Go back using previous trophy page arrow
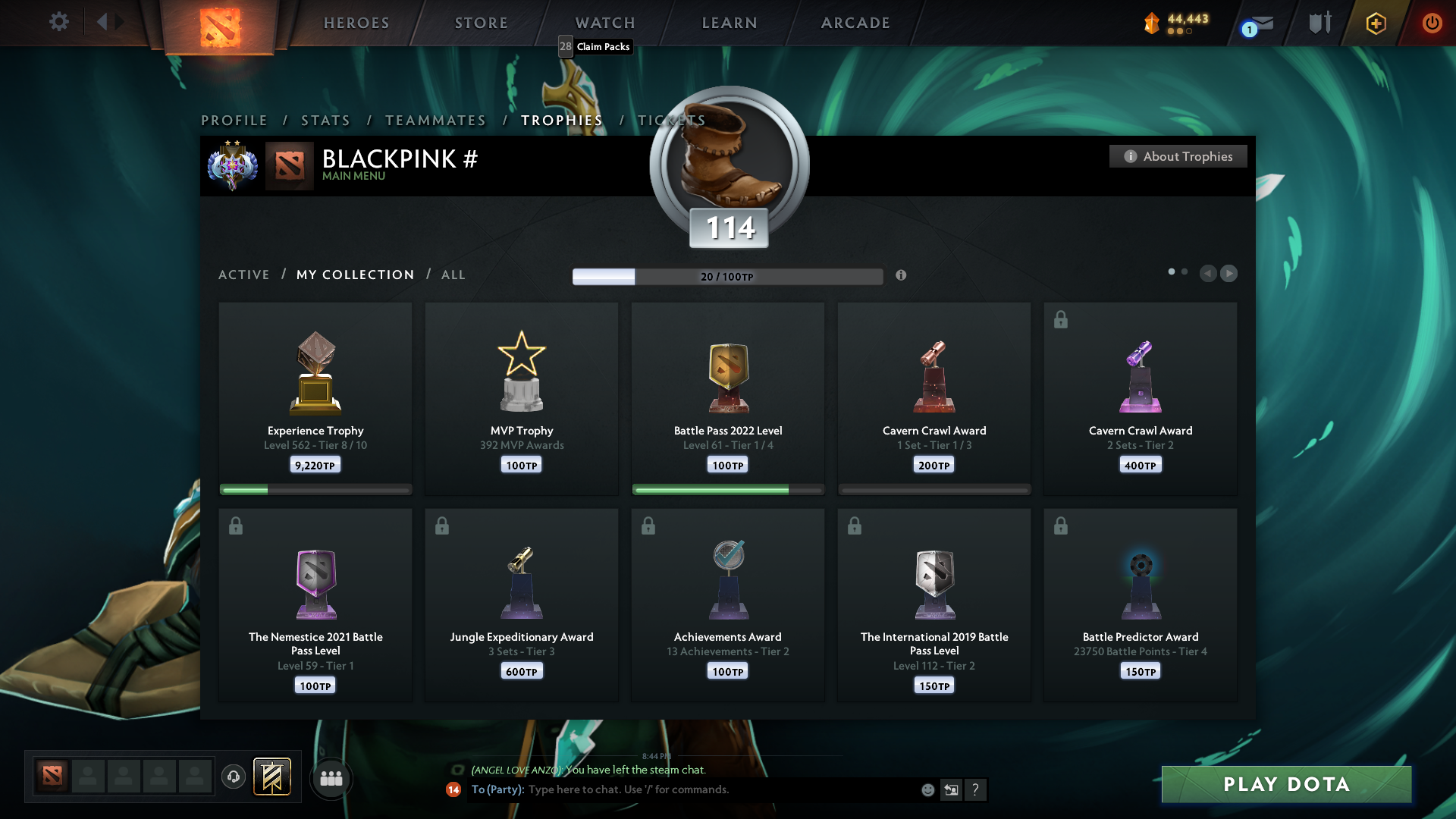This screenshot has height=819, width=1456. coord(1208,274)
